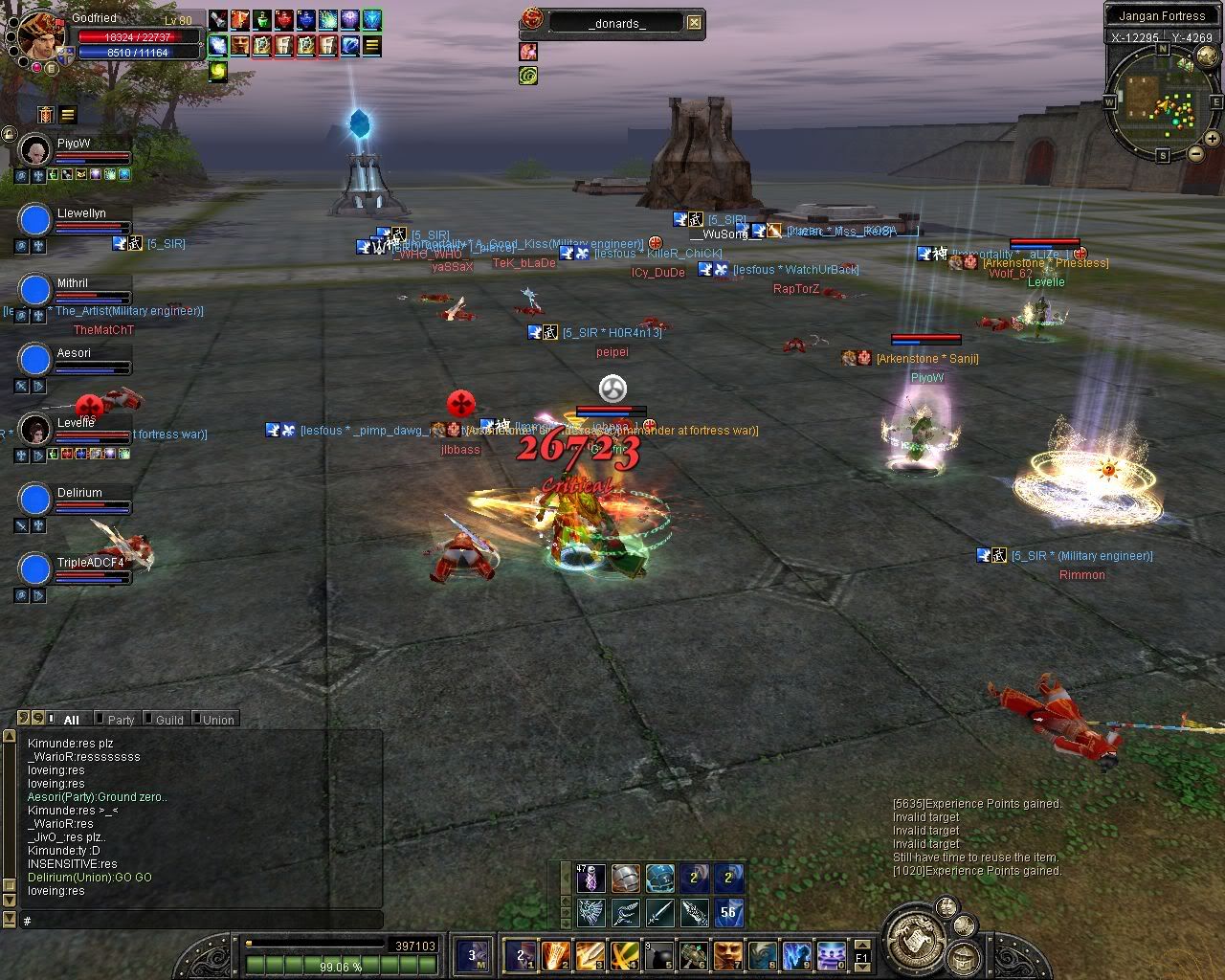Focus the chat message input field
The width and height of the screenshot is (1225, 980).
(x=201, y=921)
